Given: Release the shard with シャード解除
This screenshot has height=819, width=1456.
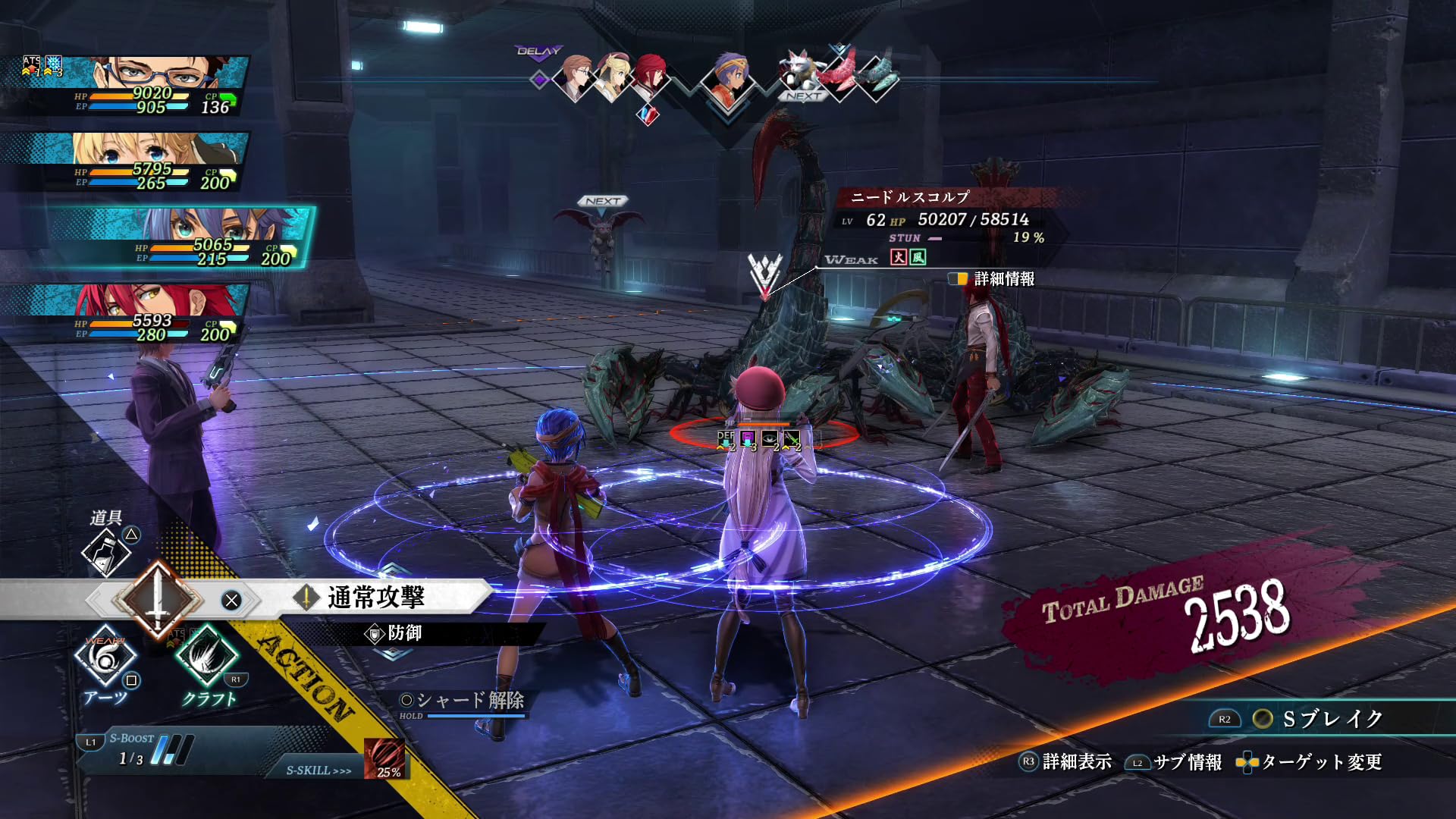Looking at the screenshot, I should tap(463, 701).
